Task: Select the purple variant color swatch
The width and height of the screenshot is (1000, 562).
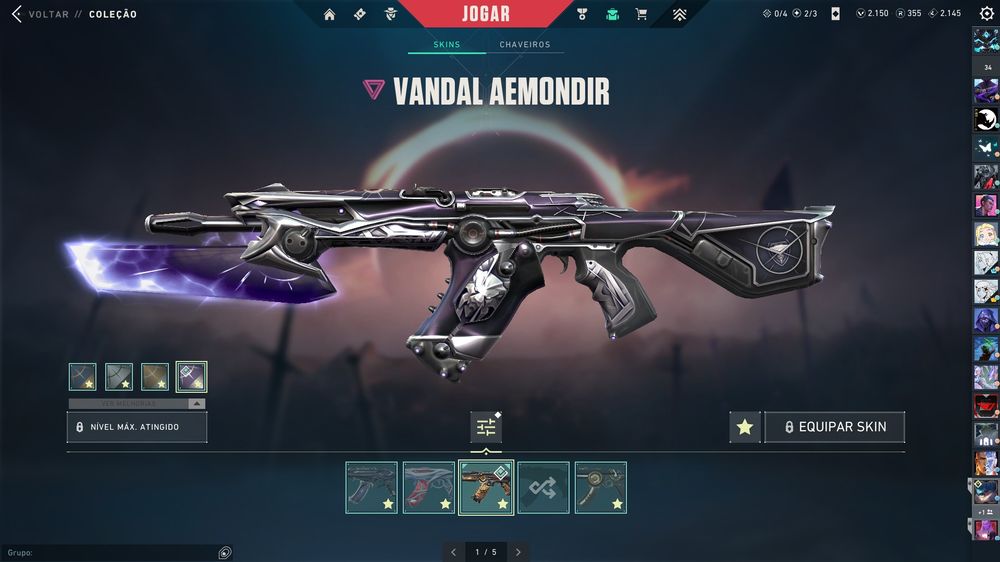Action: pos(191,376)
